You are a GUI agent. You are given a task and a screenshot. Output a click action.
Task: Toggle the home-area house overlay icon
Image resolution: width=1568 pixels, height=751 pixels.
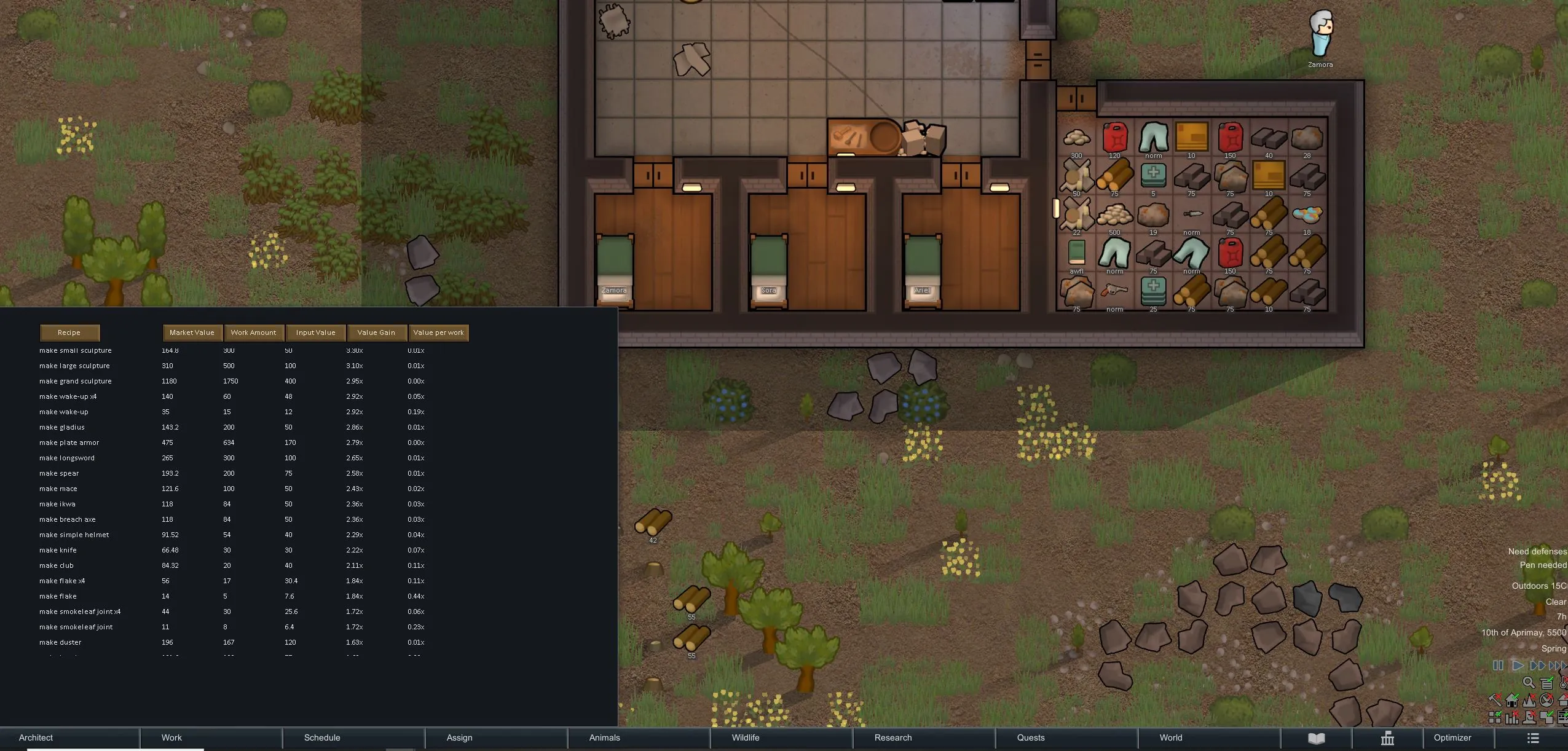click(1511, 700)
